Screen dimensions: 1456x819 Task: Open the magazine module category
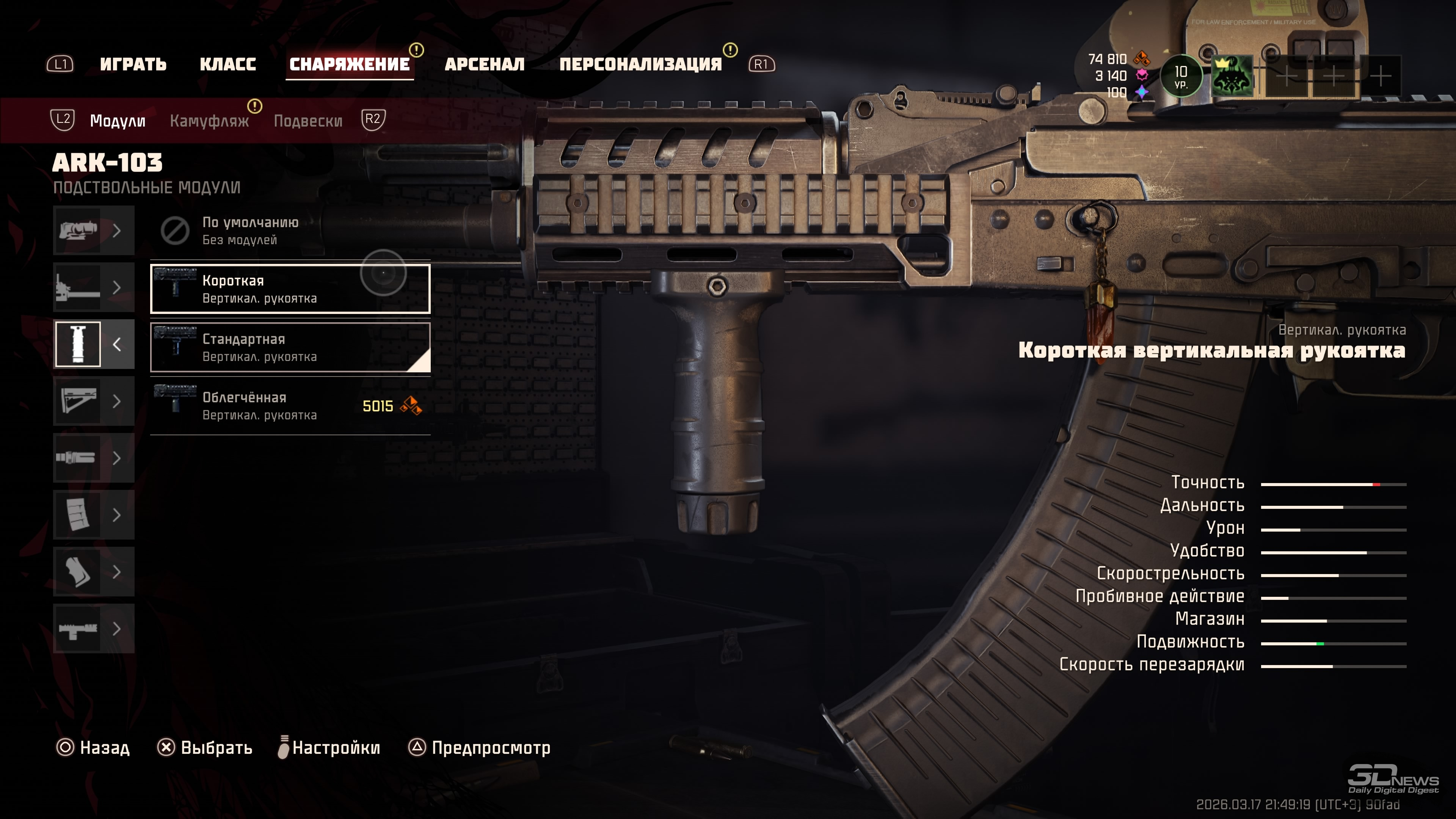coord(93,515)
